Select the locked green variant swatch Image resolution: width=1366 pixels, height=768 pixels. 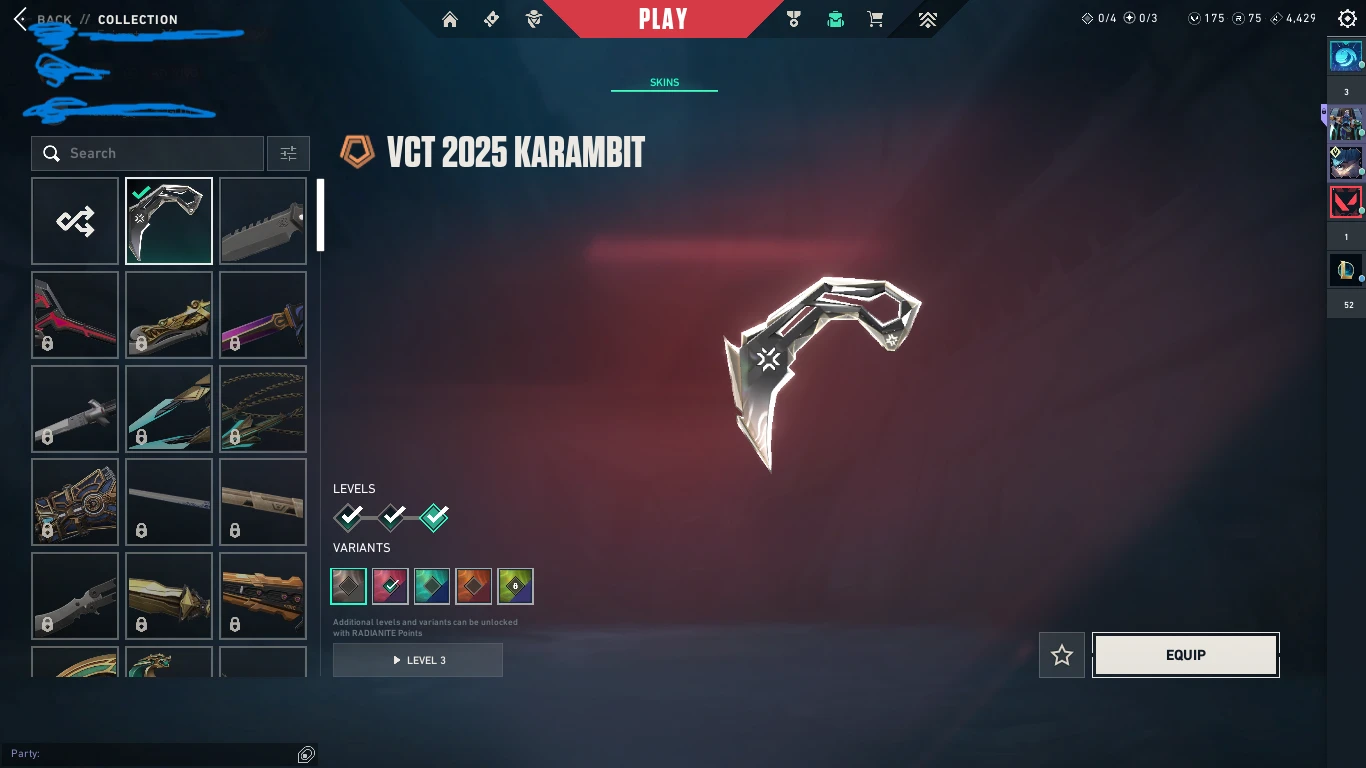[515, 586]
